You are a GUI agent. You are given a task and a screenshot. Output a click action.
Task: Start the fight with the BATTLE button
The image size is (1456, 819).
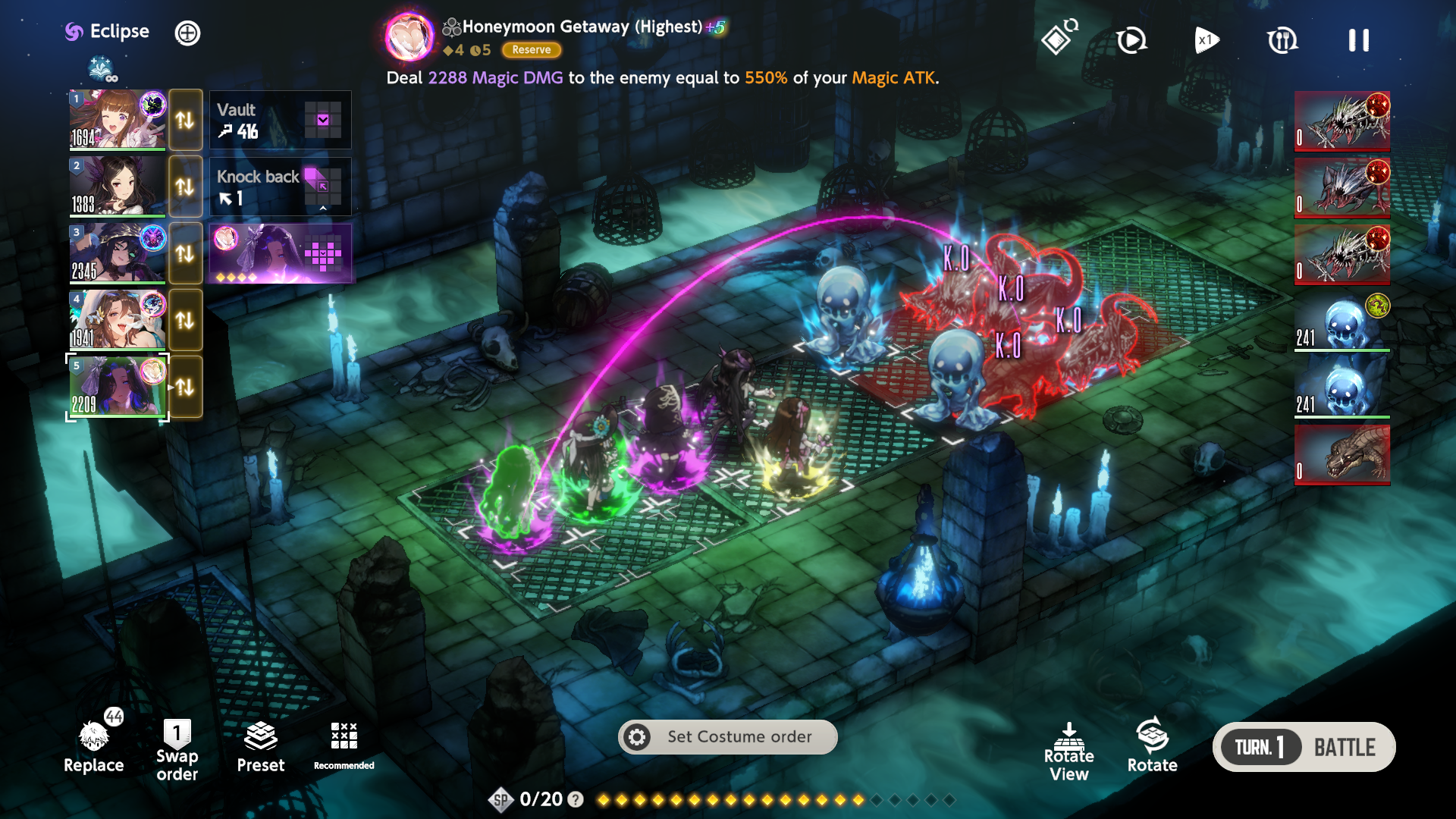click(x=1344, y=748)
